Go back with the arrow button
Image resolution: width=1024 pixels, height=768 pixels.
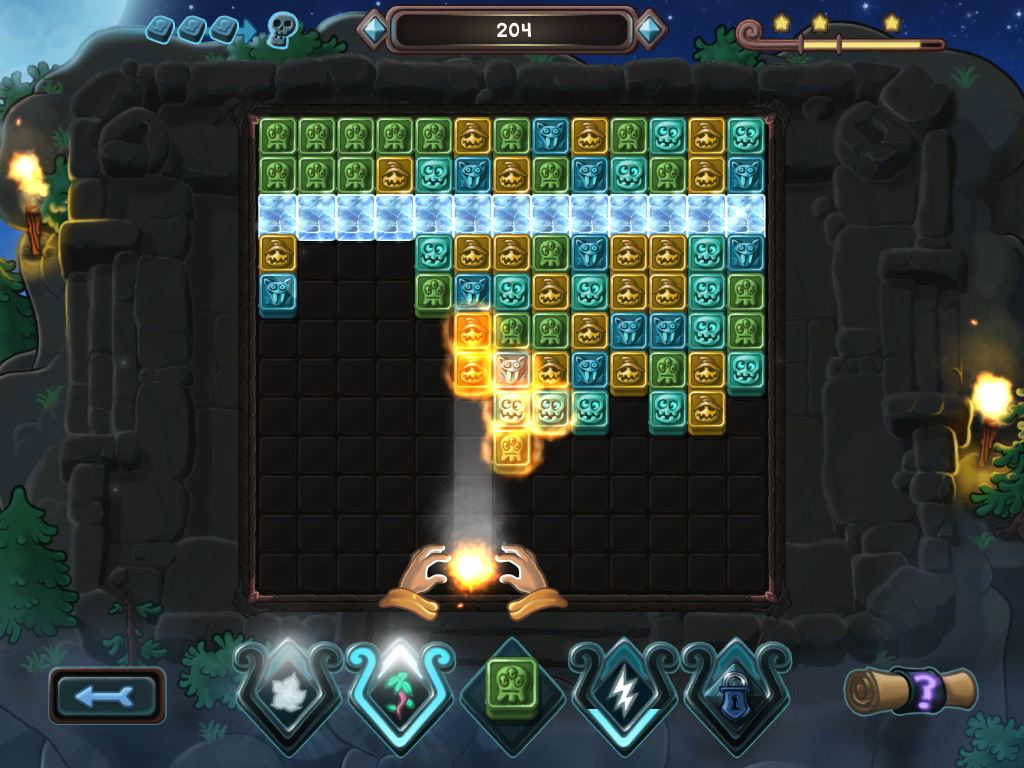tap(107, 696)
